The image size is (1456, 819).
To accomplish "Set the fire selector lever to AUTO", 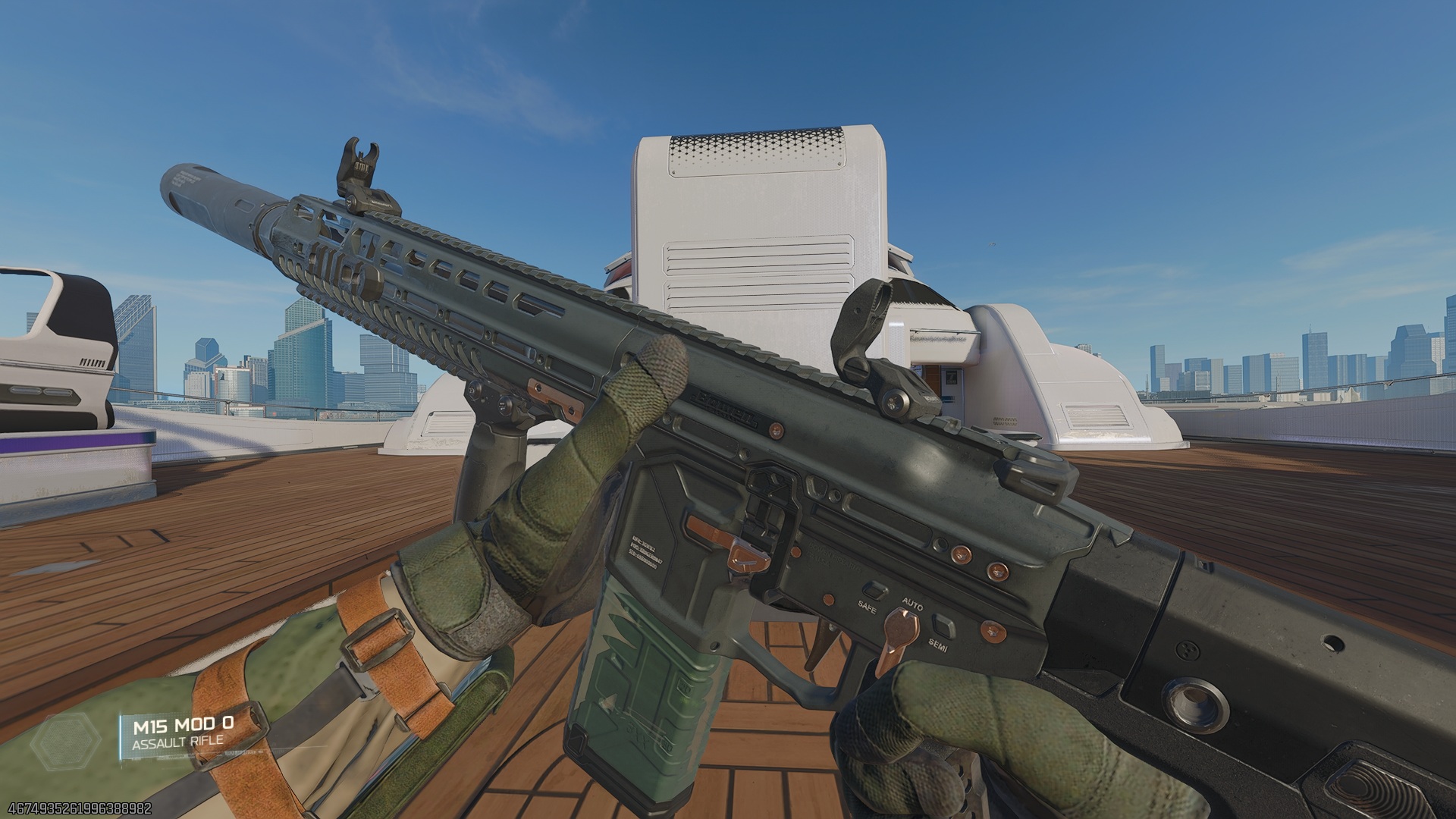I will [x=912, y=604].
